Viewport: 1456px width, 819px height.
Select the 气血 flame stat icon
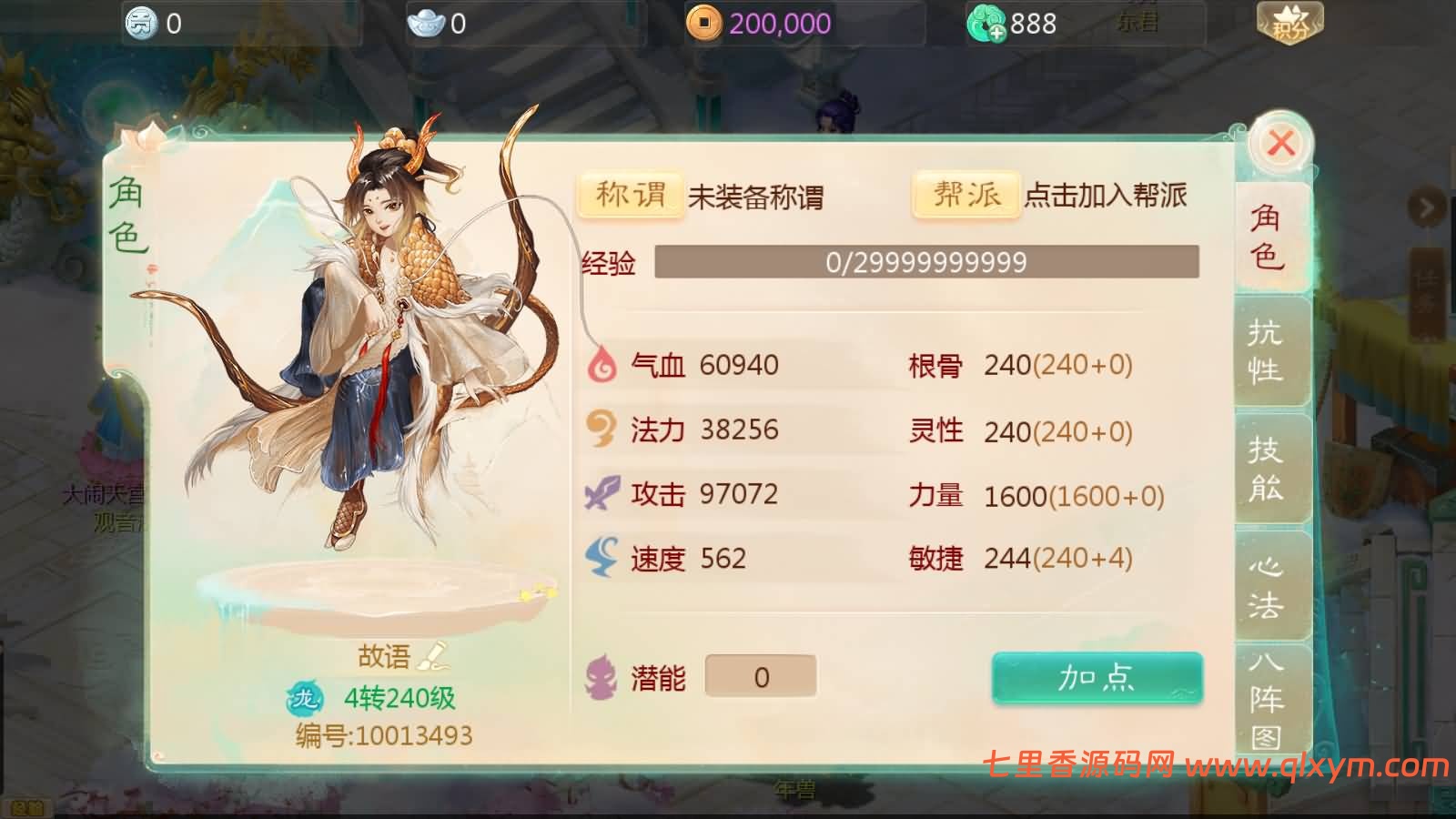[601, 365]
